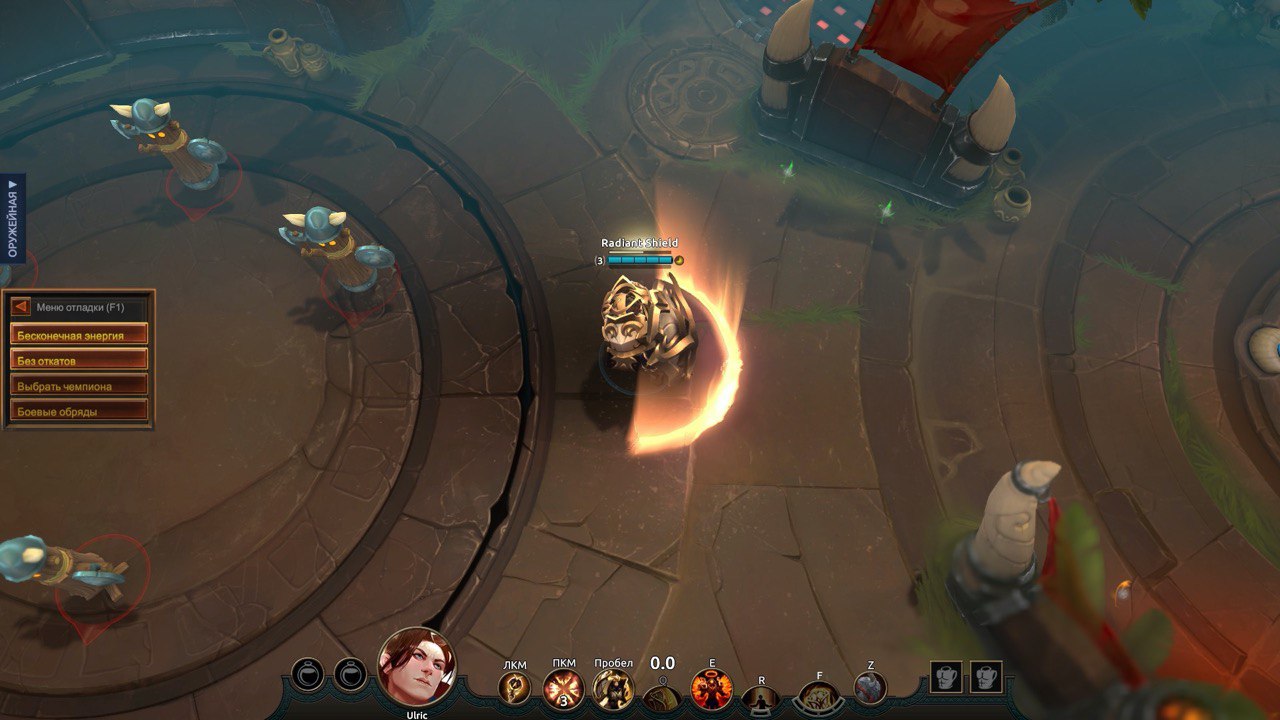Click Ulric's champion portrait
The height and width of the screenshot is (720, 1280).
click(x=417, y=667)
